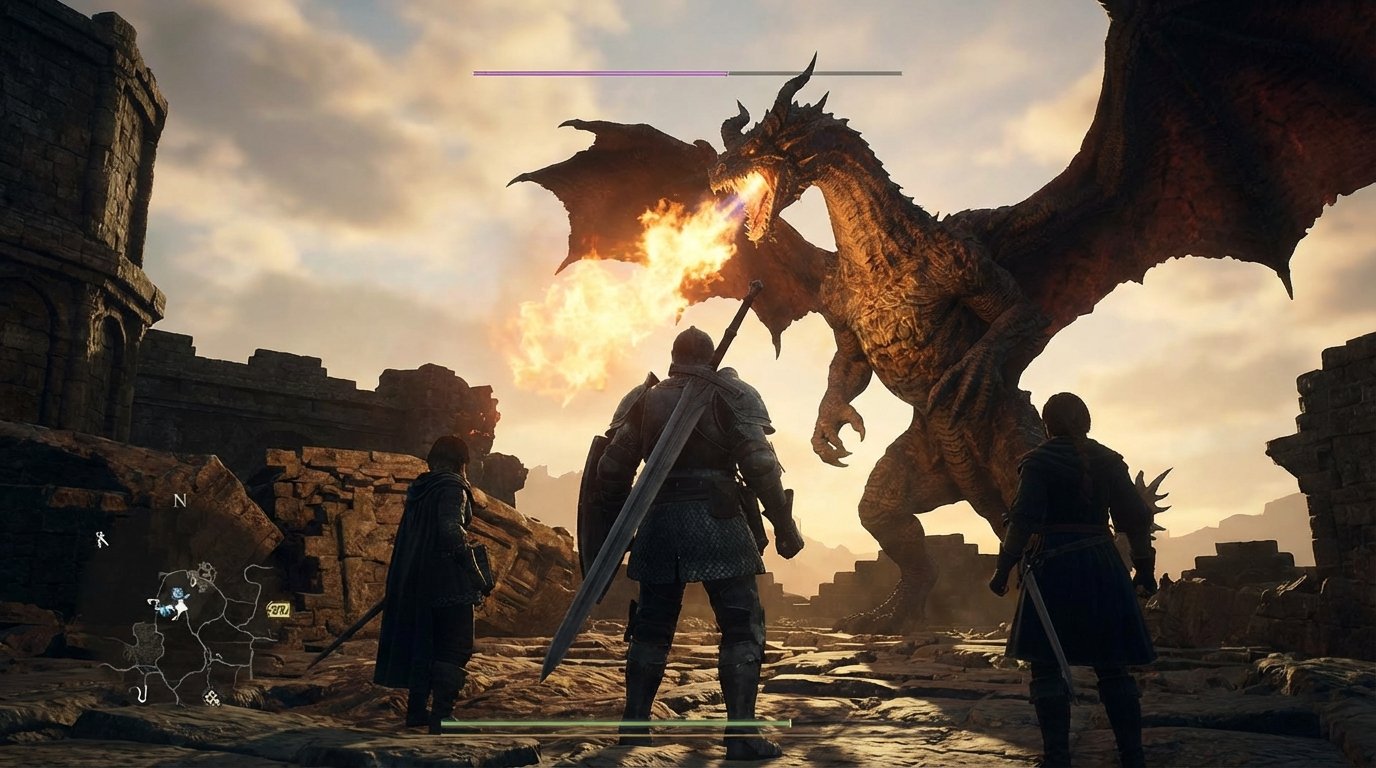The height and width of the screenshot is (768, 1376).
Task: Click the yellow signpost quest marker on the minimap
Action: click(278, 610)
